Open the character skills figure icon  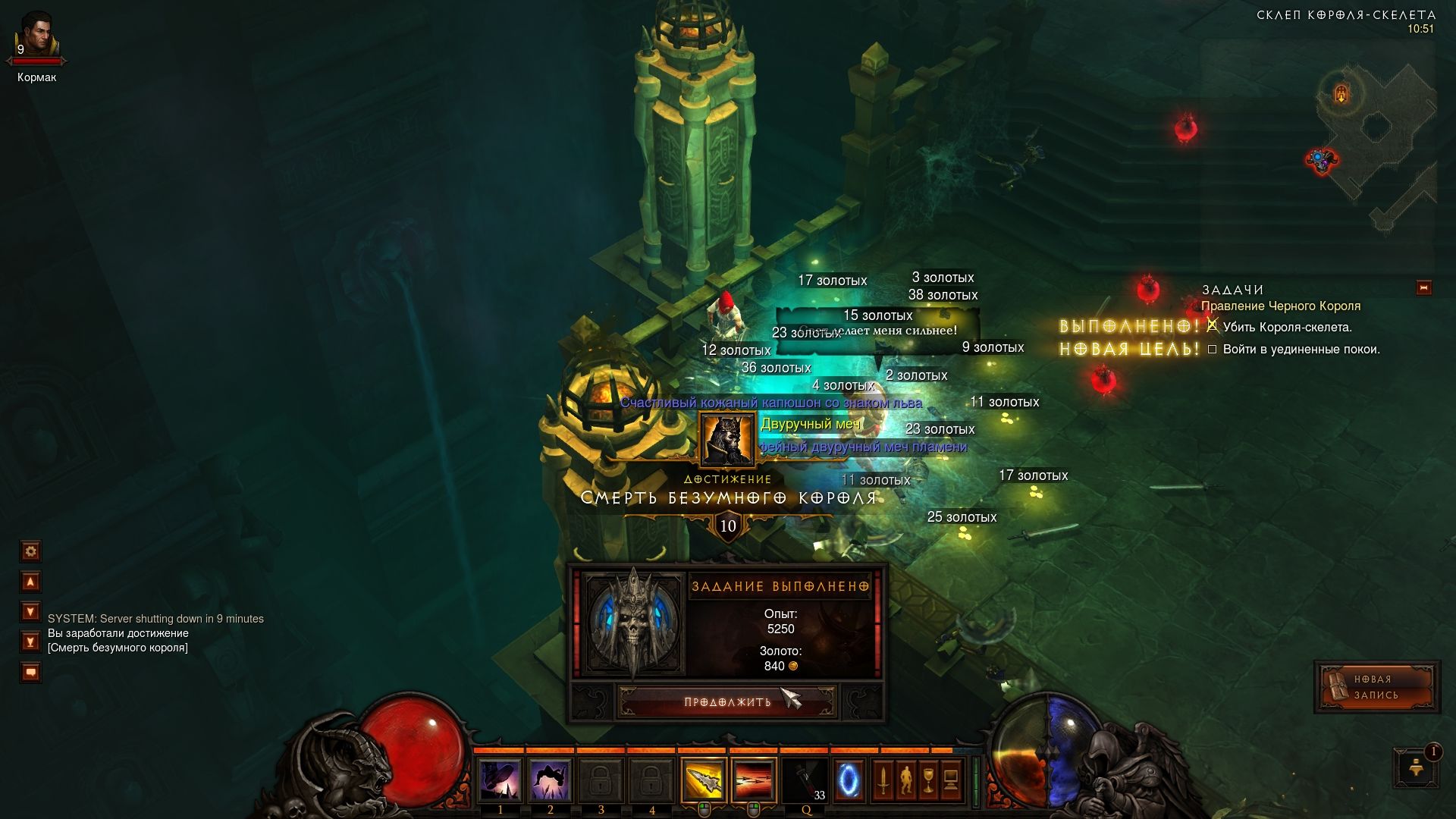(905, 780)
